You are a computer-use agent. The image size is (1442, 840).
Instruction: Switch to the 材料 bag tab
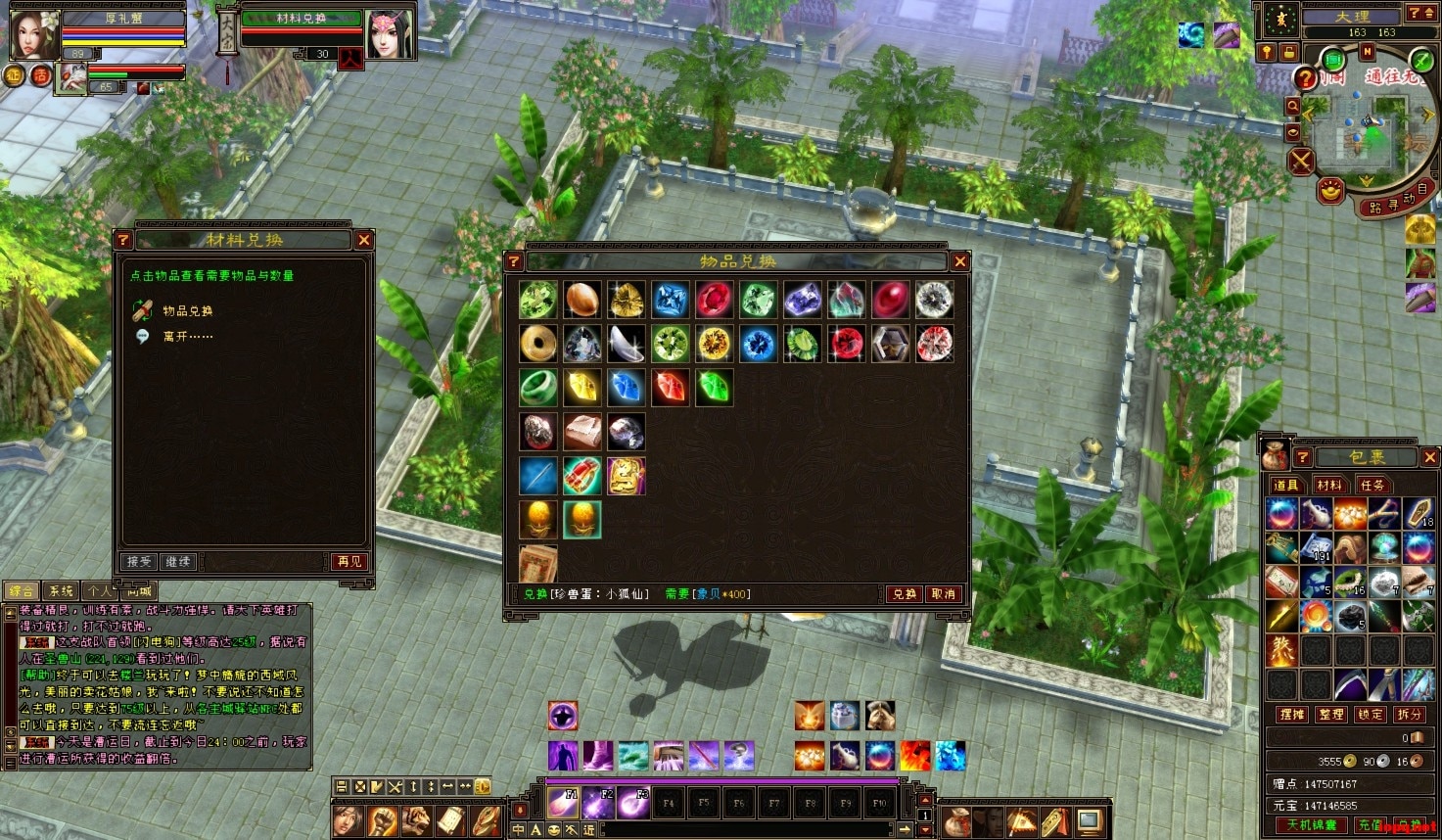pos(1328,485)
